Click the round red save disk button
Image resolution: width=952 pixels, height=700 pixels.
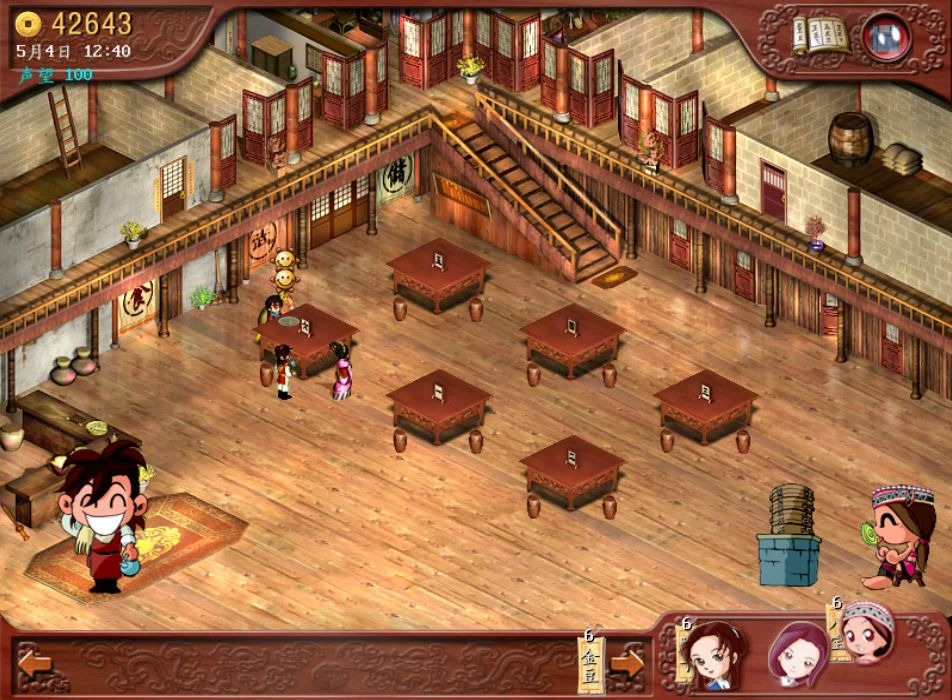click(x=885, y=36)
